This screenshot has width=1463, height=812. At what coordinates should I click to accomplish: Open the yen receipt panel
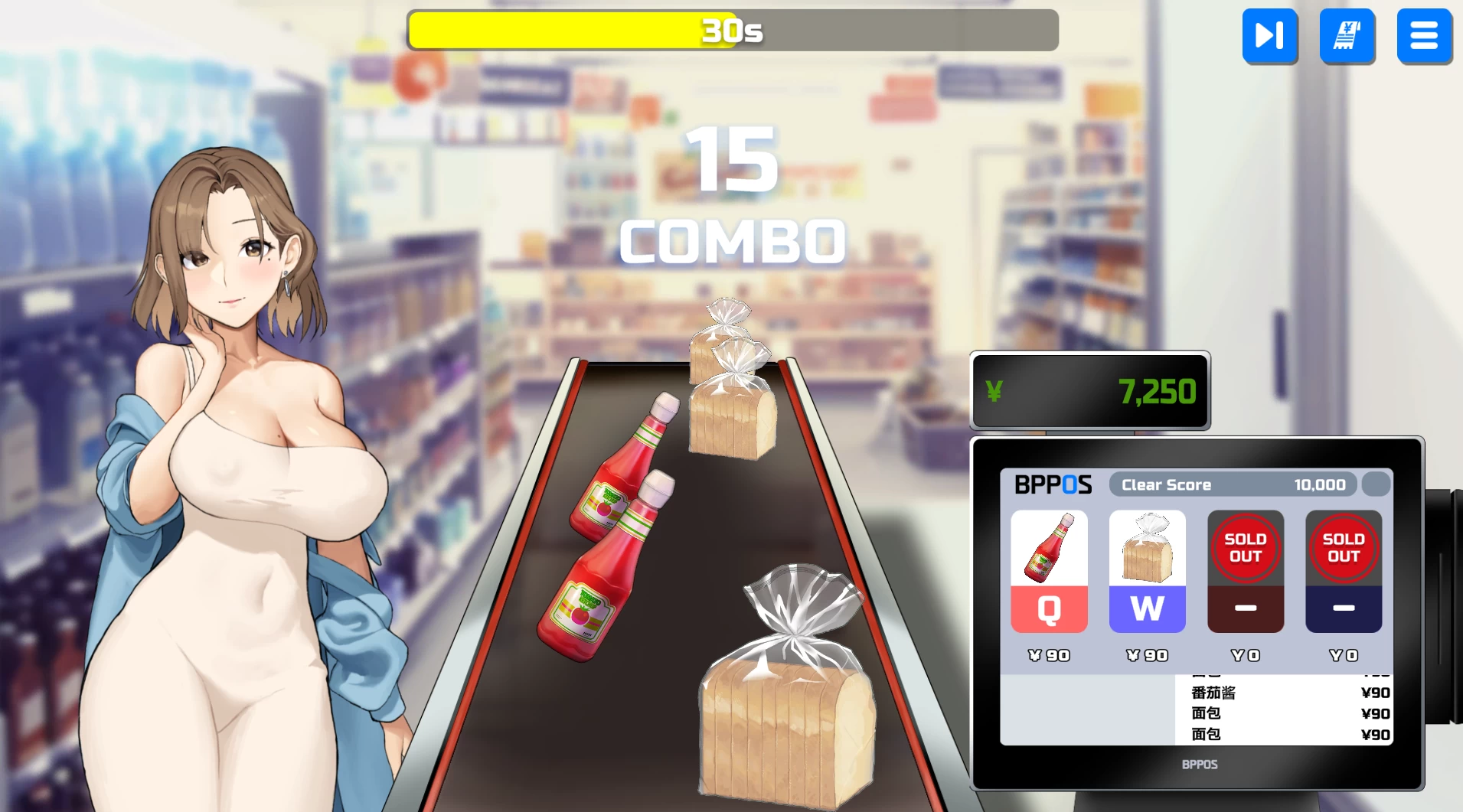coord(1347,35)
